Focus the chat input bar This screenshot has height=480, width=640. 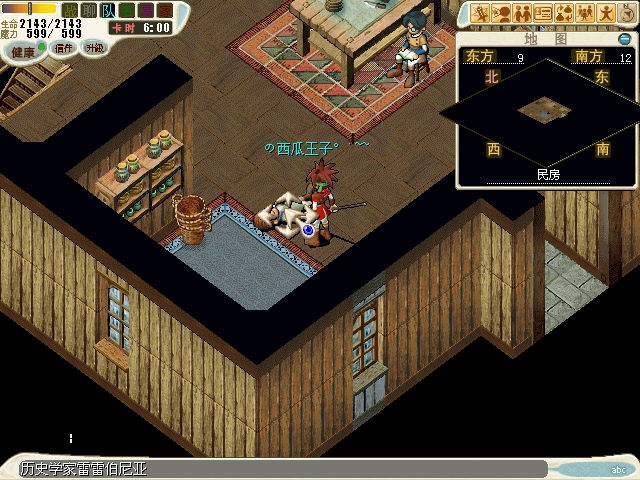(300, 469)
